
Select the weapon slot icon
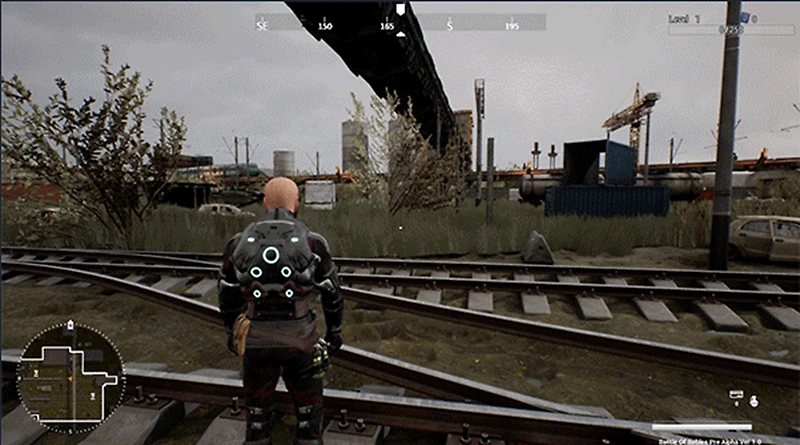tap(736, 395)
